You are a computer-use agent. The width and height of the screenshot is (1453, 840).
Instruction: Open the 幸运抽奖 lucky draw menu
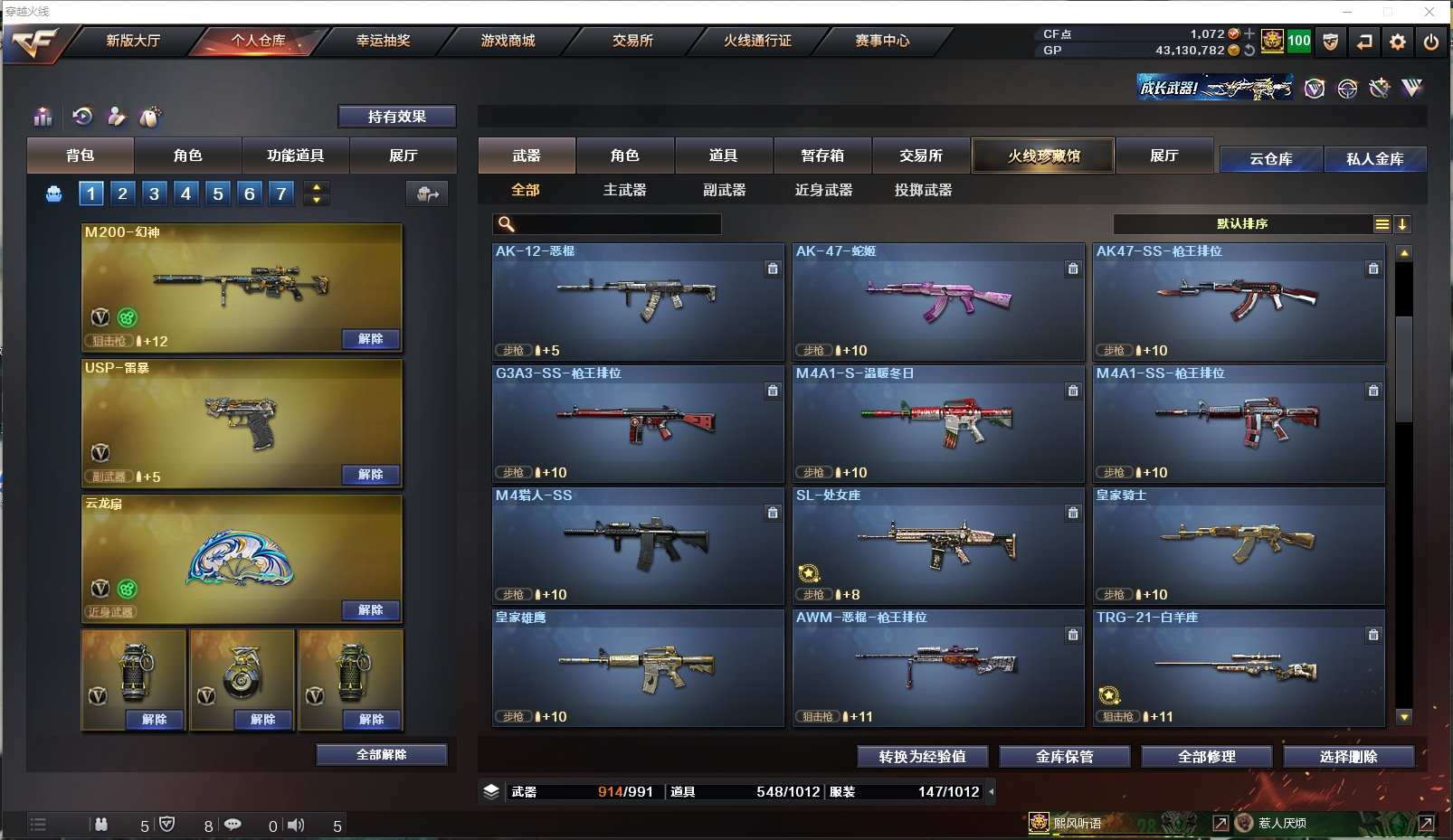point(383,41)
